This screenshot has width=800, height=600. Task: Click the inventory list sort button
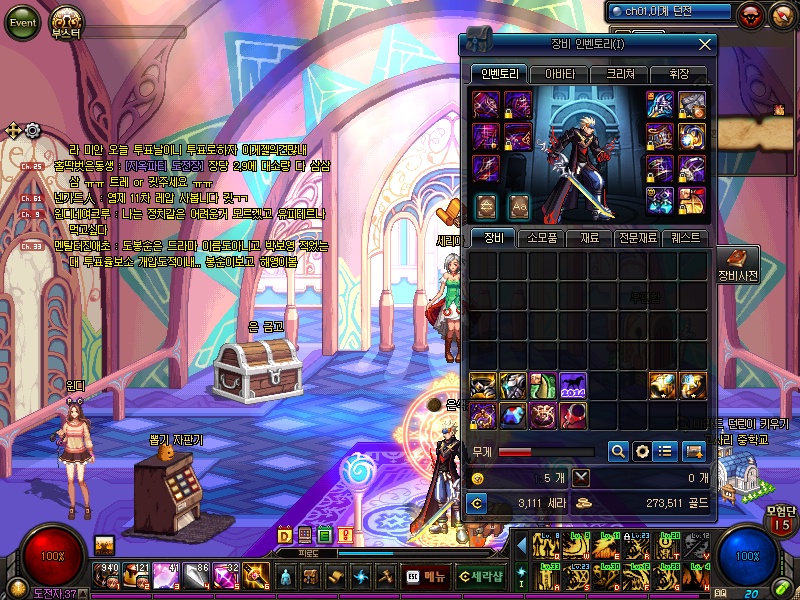(x=667, y=451)
